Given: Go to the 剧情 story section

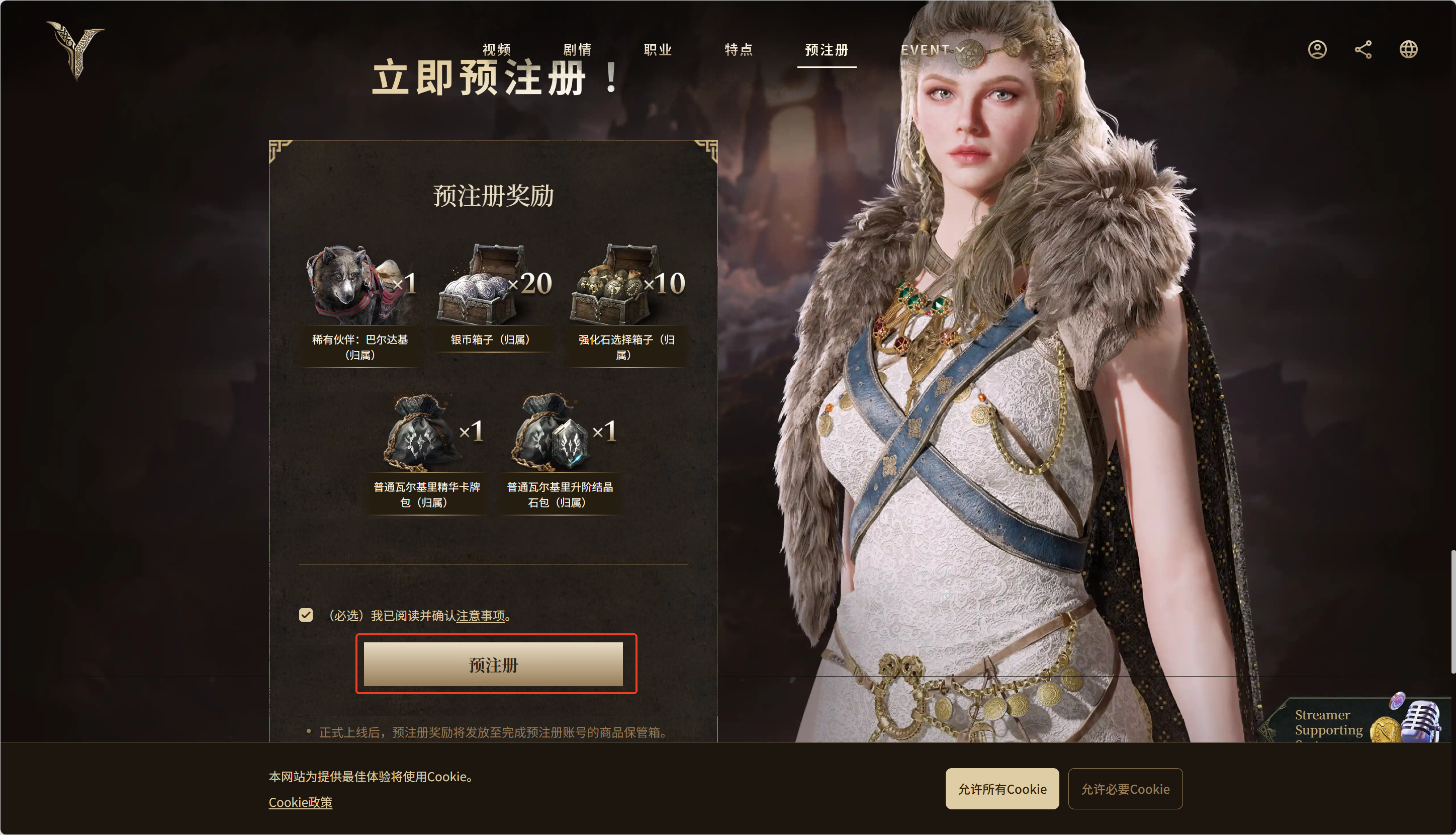Looking at the screenshot, I should pos(577,50).
